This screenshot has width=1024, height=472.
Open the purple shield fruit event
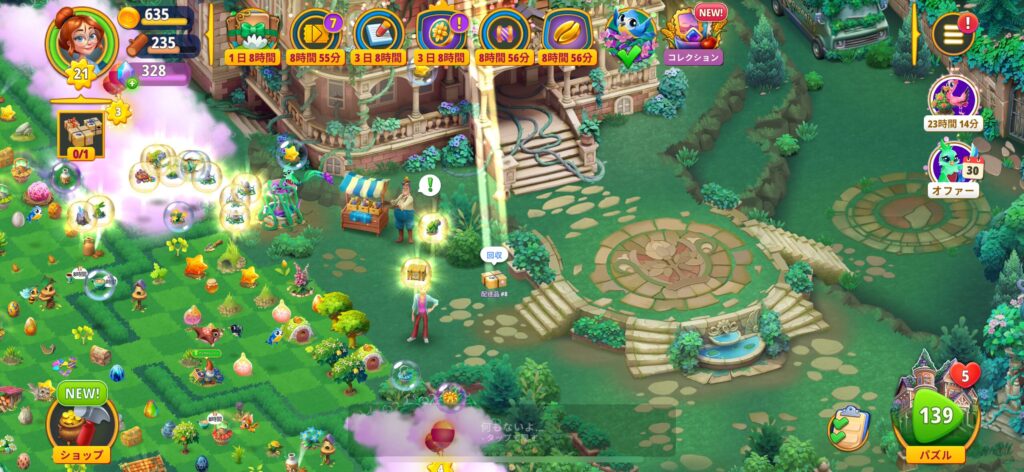click(439, 32)
